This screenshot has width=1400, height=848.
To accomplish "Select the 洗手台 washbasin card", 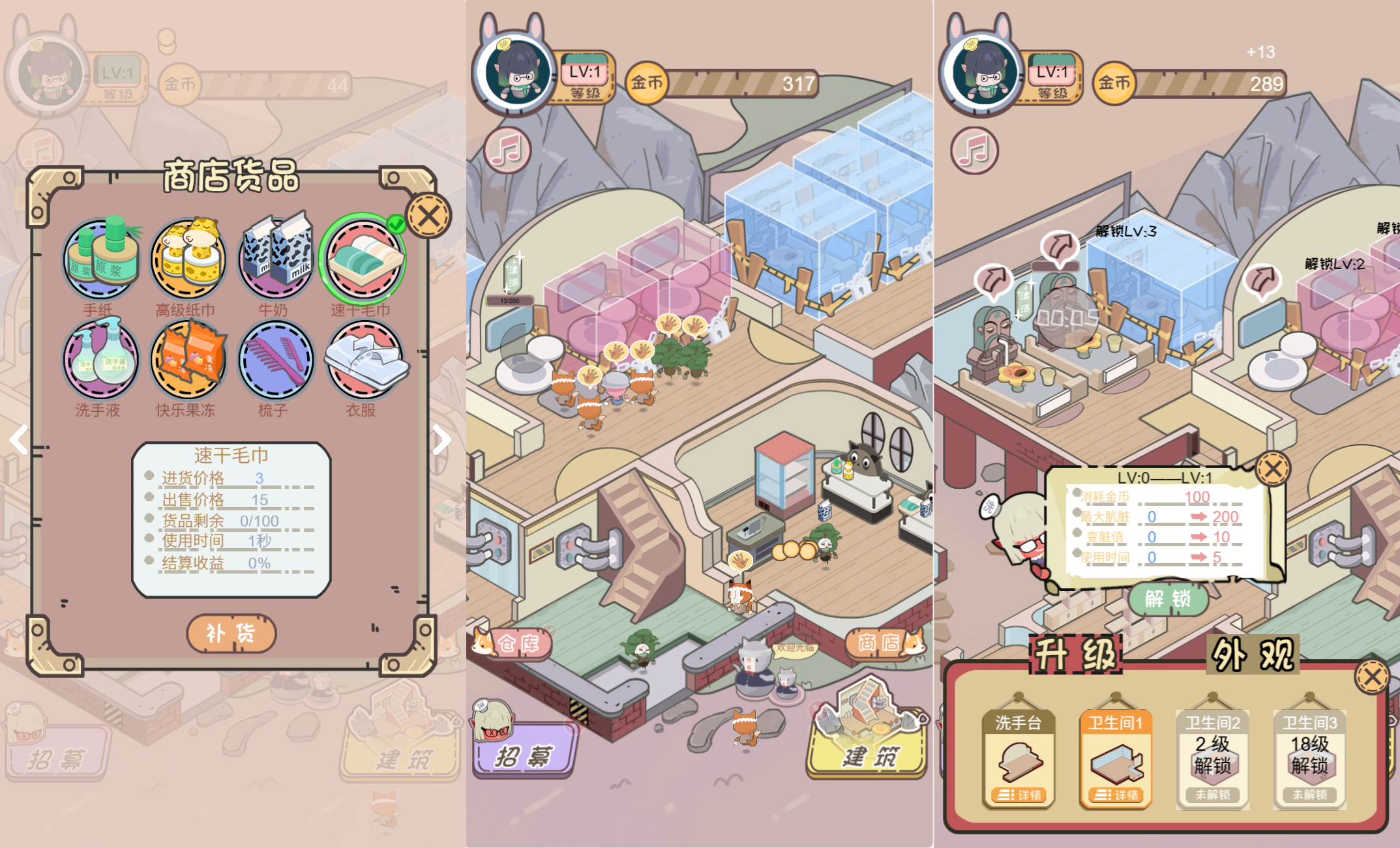I will (1018, 759).
